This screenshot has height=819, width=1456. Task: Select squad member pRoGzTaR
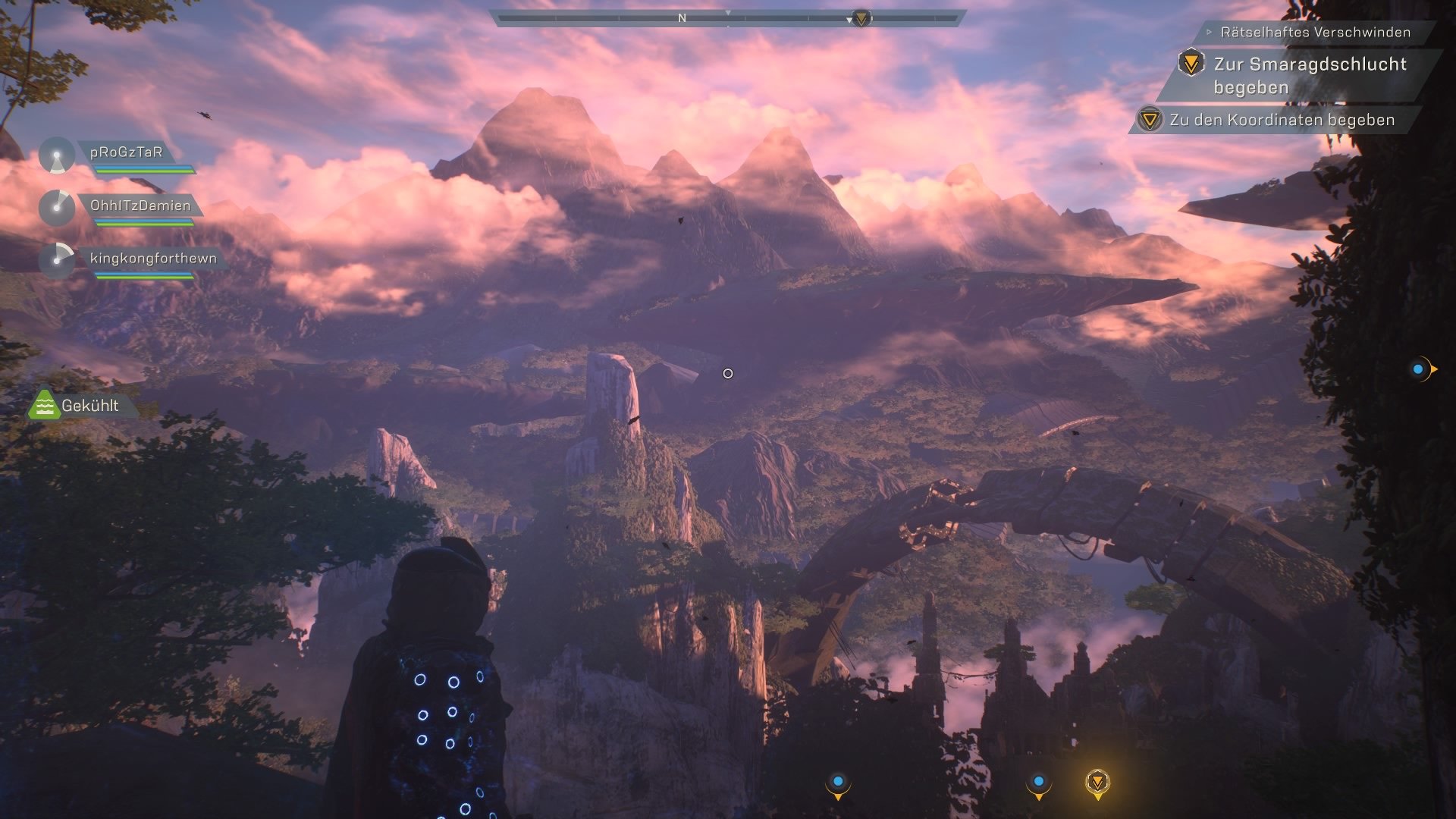tap(126, 152)
